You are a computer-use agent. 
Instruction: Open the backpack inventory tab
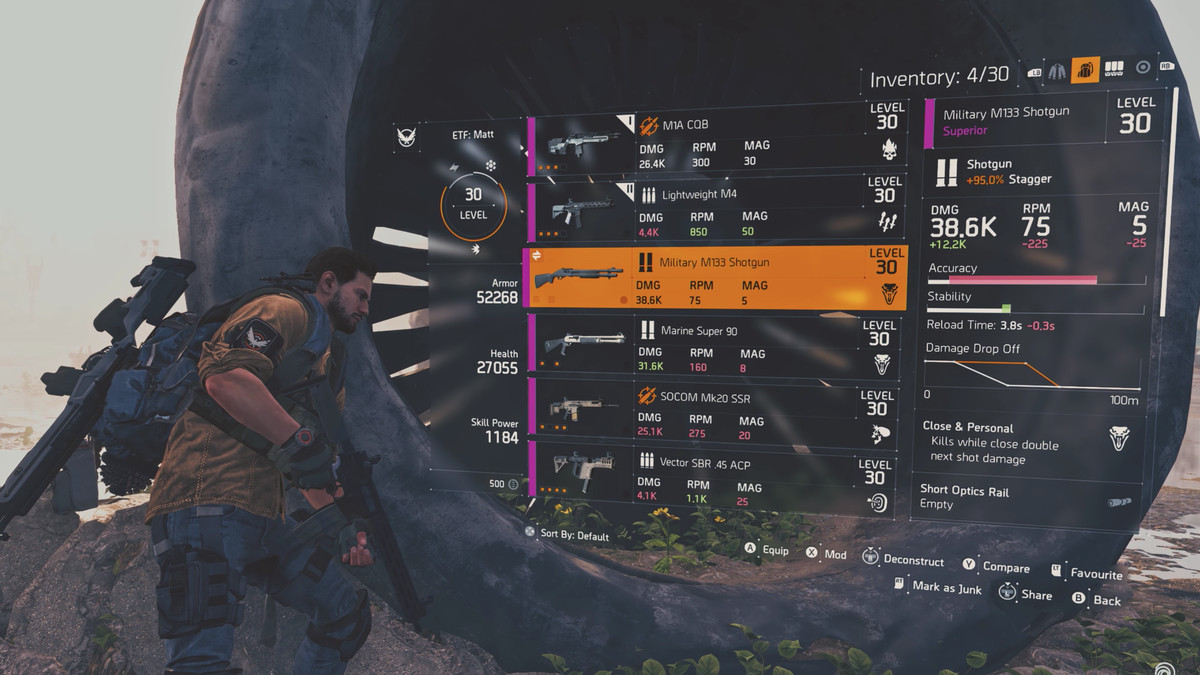tap(1085, 70)
